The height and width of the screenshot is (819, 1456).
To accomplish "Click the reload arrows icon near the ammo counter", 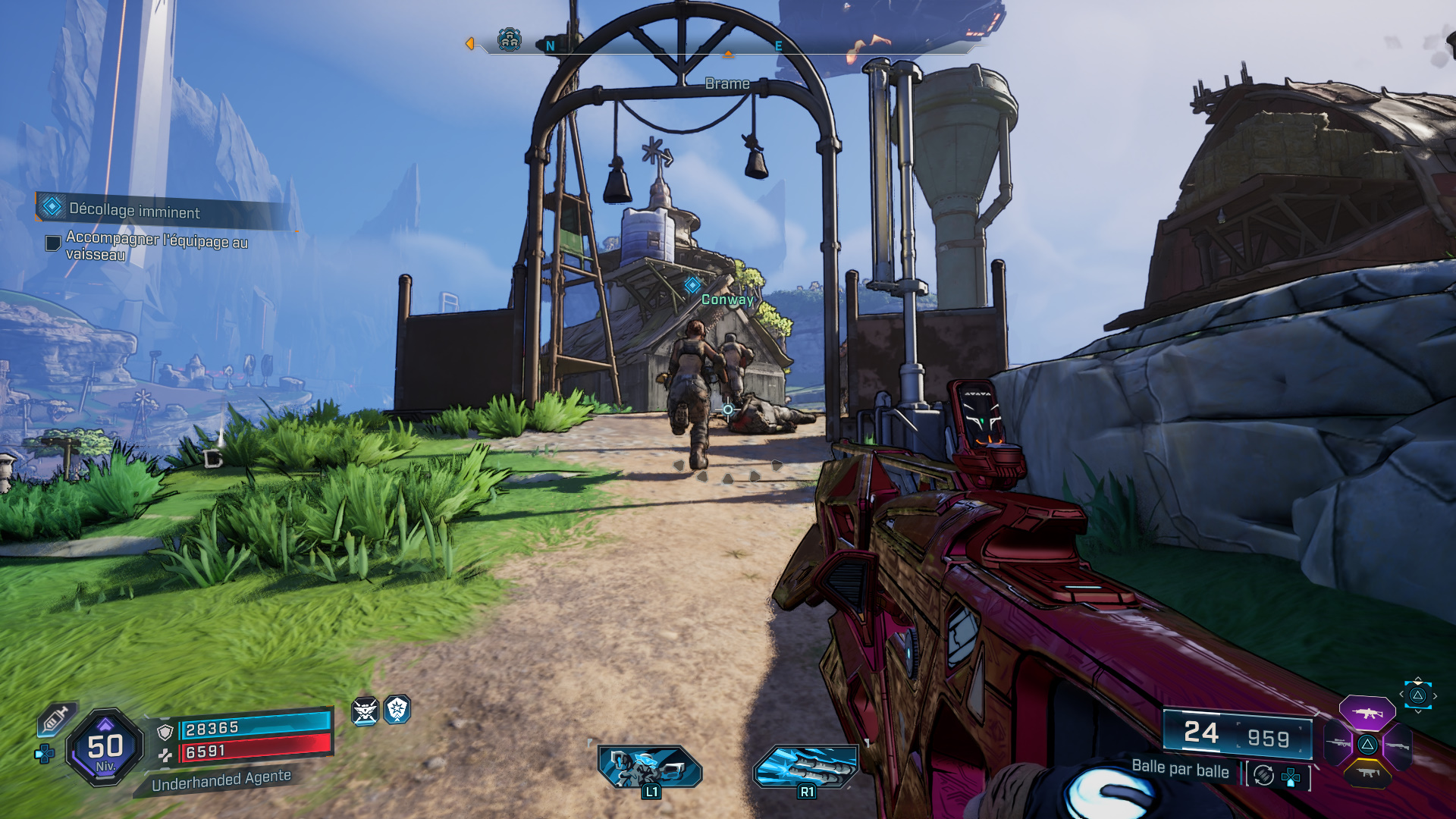I will (1263, 775).
